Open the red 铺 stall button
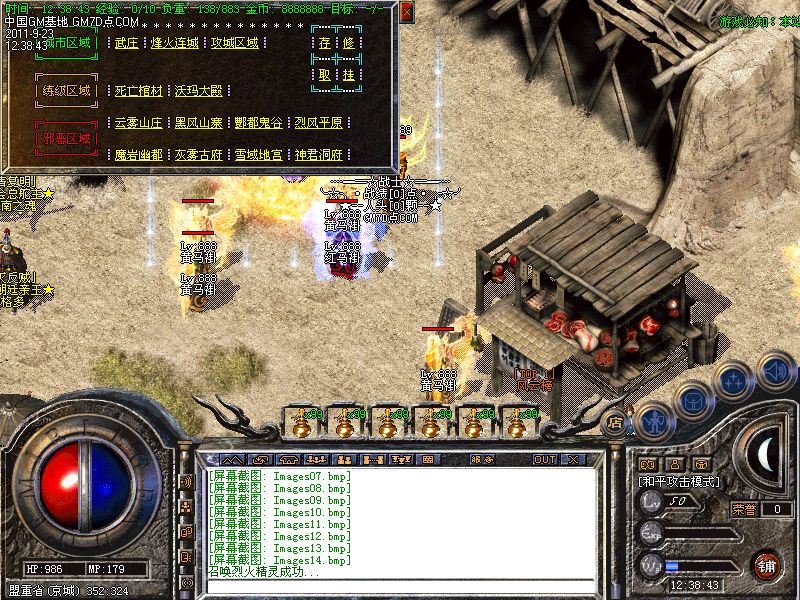Screen dimensions: 800x600 [767, 565]
